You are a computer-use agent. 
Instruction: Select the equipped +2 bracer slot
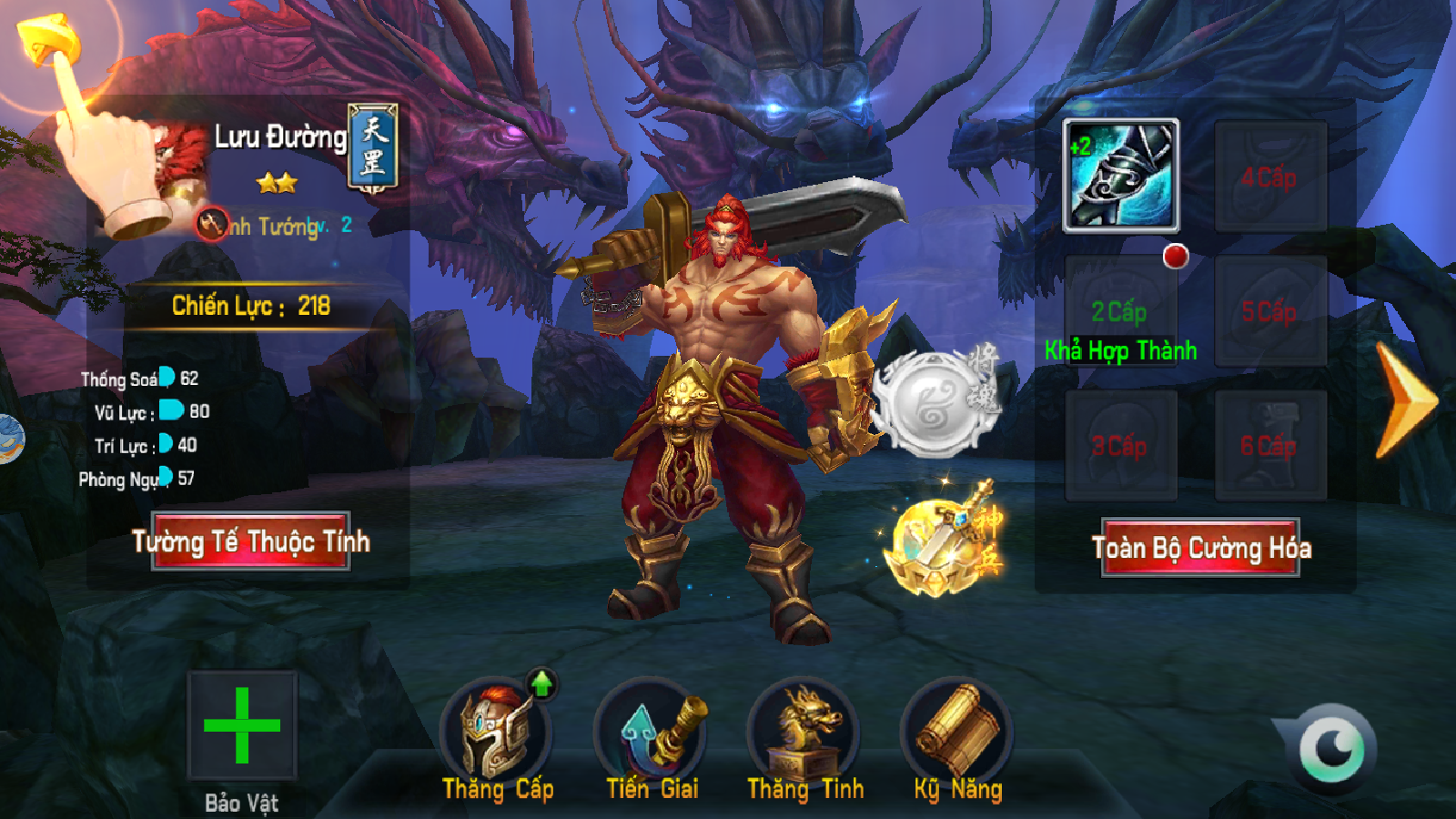[x=1121, y=175]
